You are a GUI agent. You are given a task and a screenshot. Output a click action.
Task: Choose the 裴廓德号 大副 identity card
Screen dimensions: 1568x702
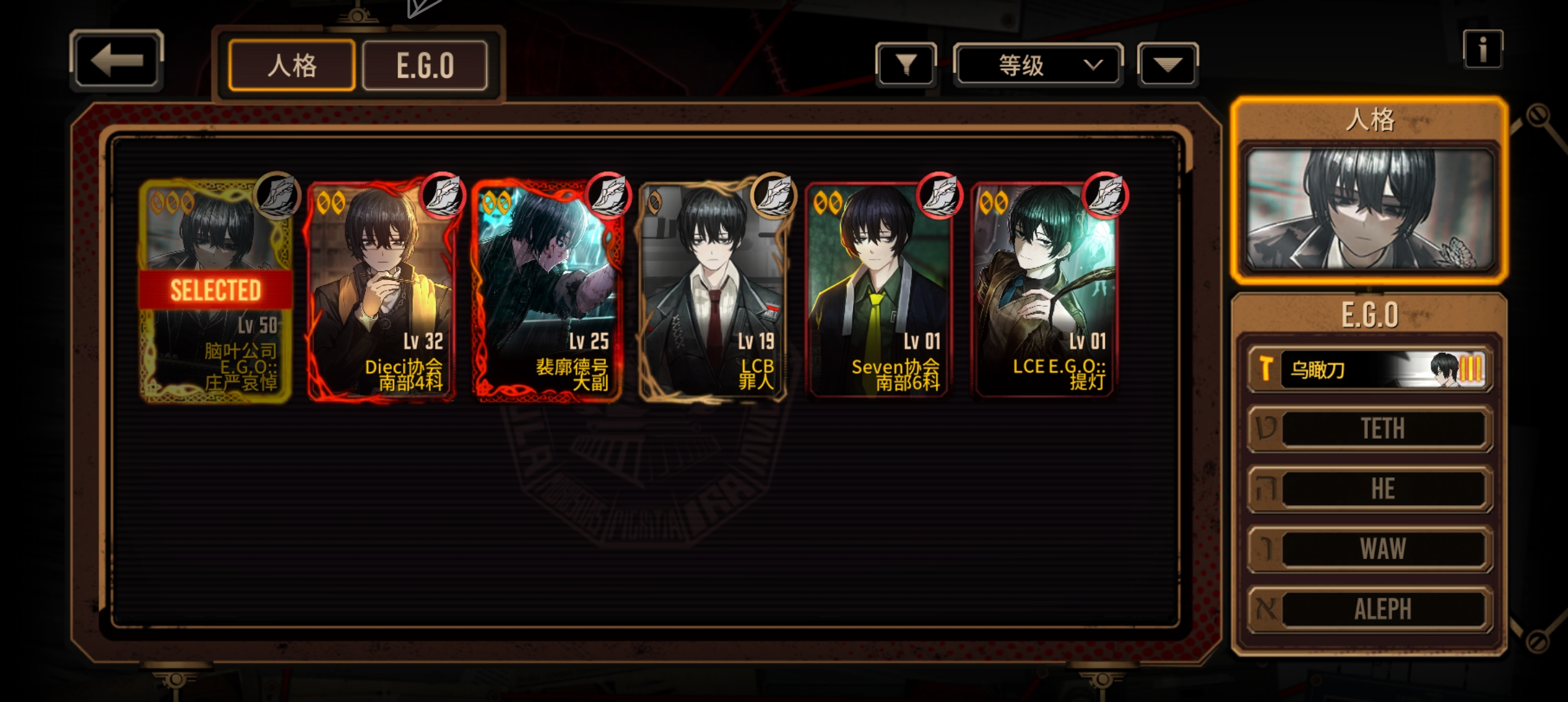(547, 291)
